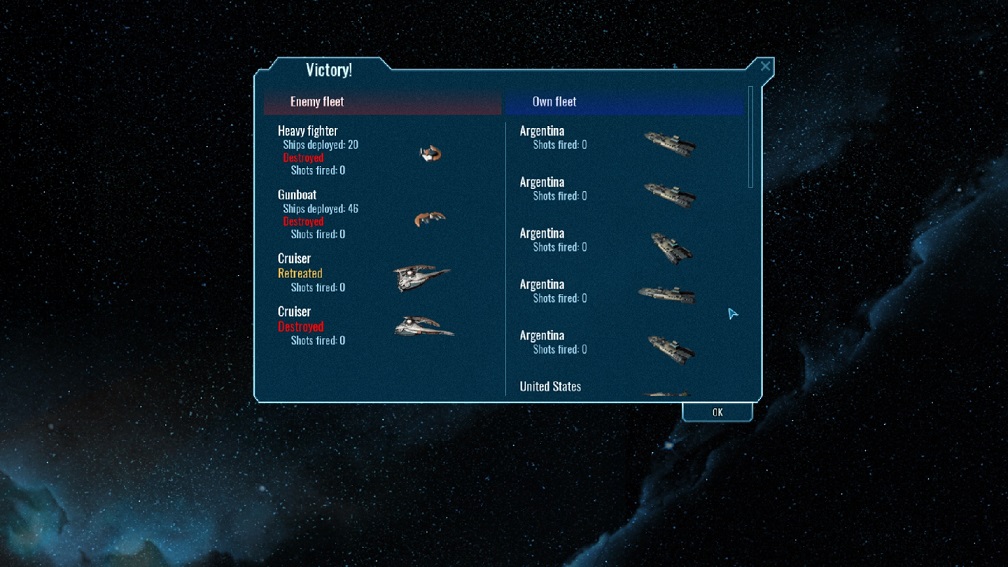Confirm the Victory dialog with OK
This screenshot has height=567, width=1008.
(717, 412)
